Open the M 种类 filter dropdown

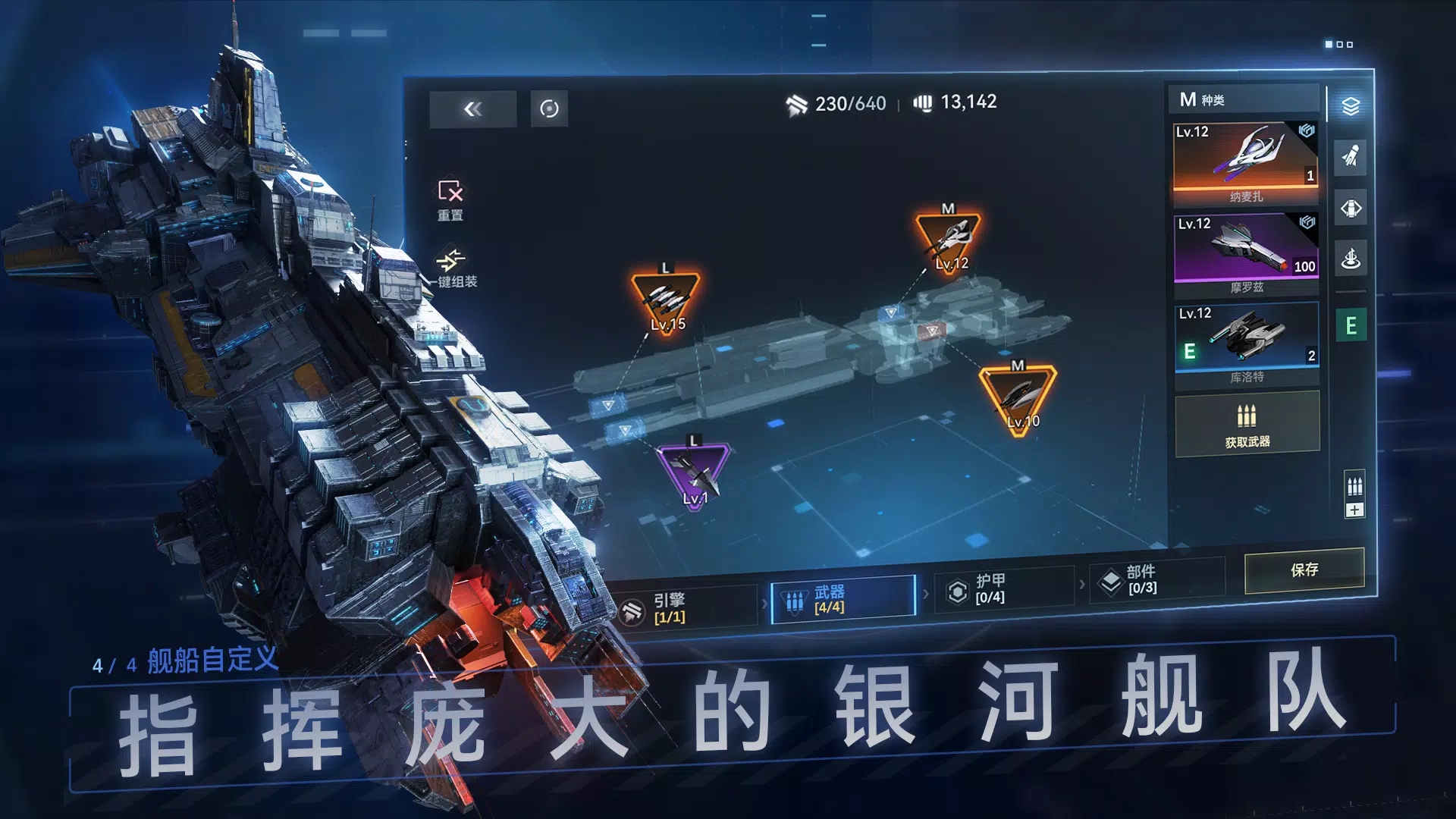coord(1242,99)
